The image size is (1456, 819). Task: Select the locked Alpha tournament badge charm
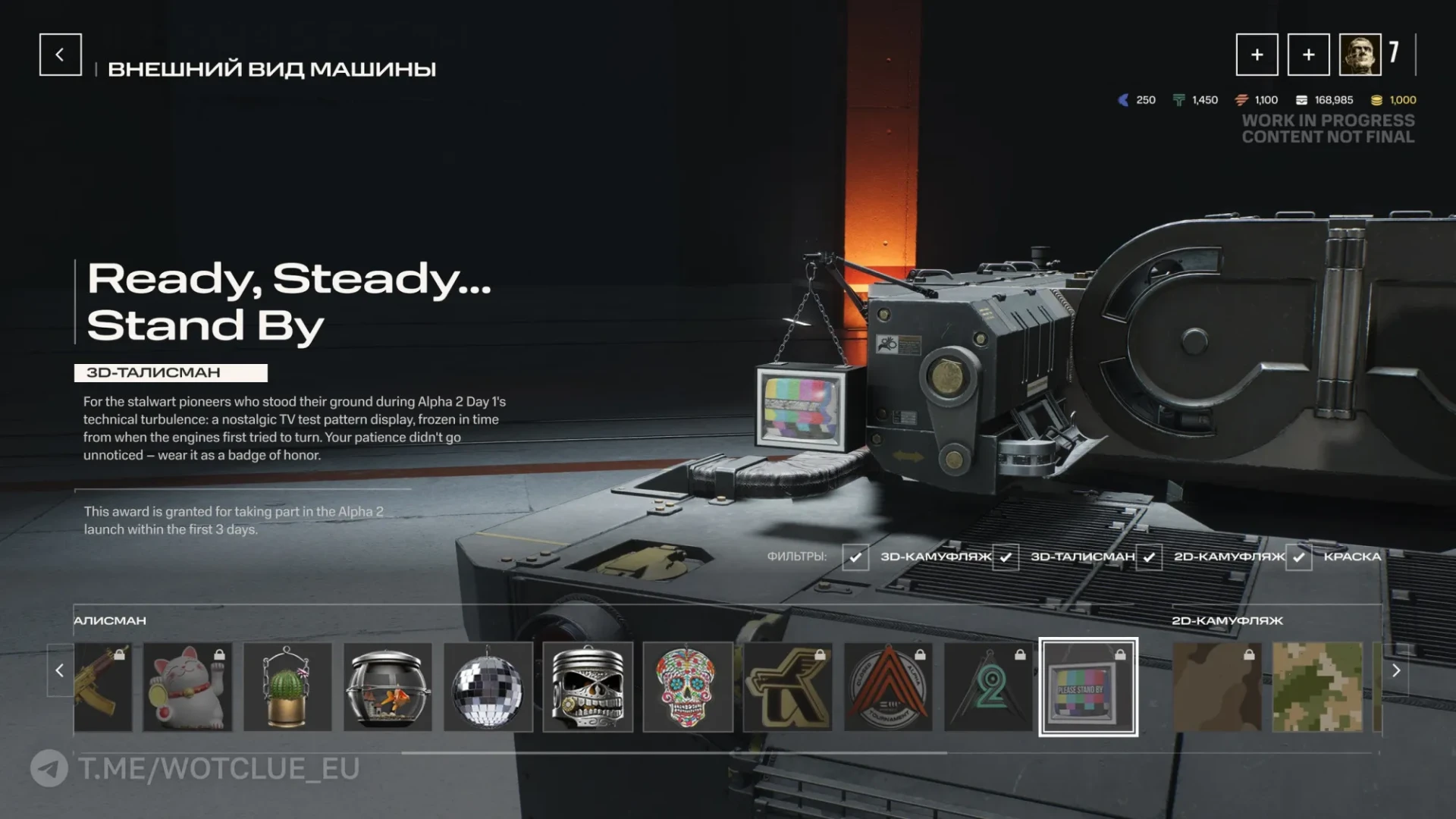pyautogui.click(x=888, y=687)
